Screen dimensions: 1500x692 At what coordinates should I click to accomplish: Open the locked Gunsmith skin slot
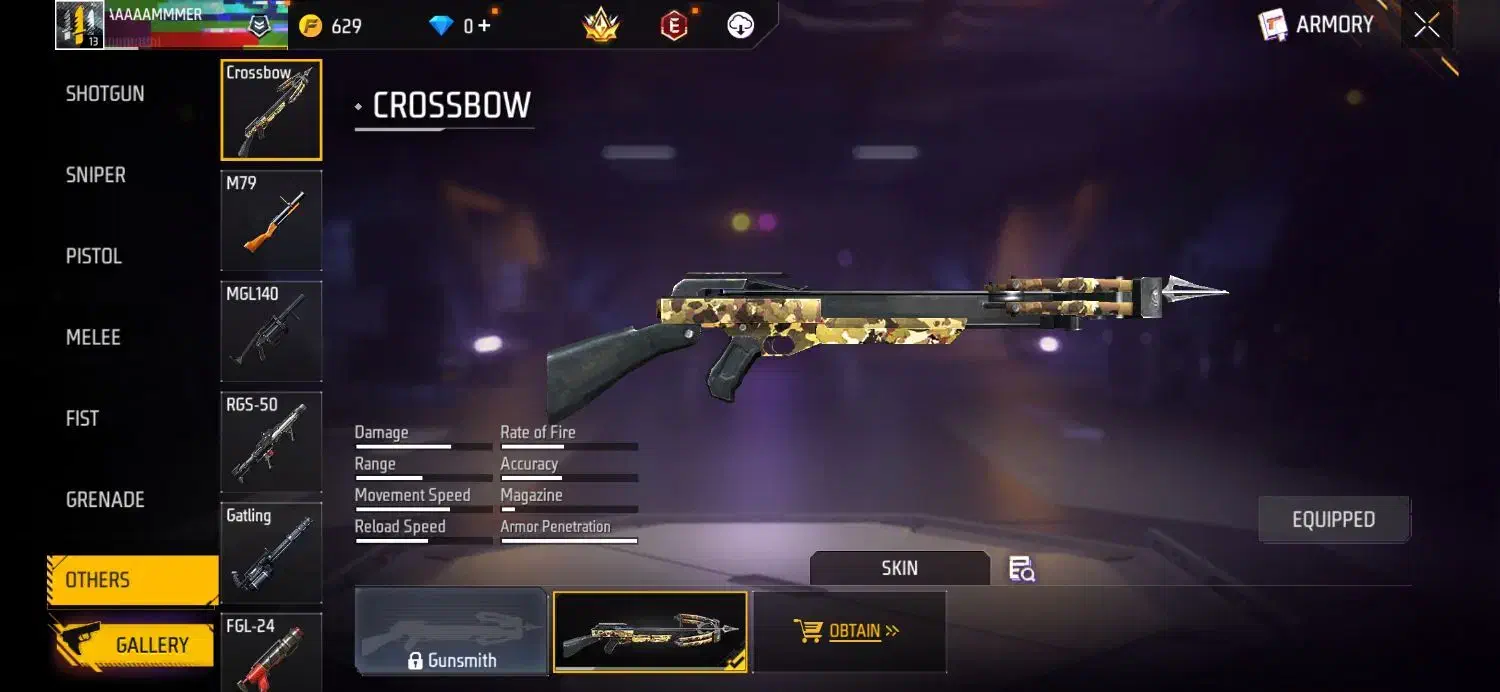coord(451,632)
